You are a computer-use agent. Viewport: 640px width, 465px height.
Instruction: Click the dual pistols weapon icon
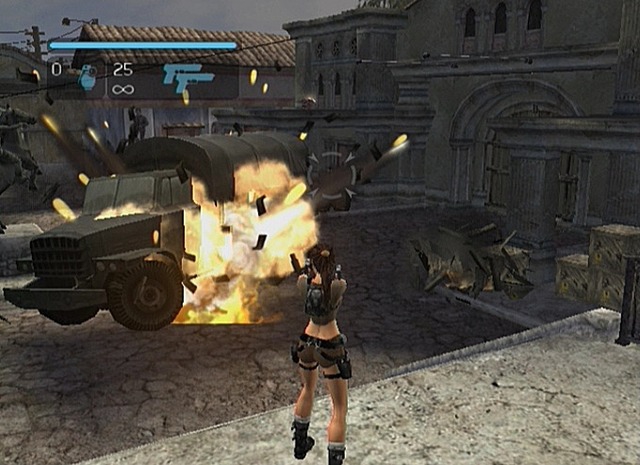coord(188,77)
